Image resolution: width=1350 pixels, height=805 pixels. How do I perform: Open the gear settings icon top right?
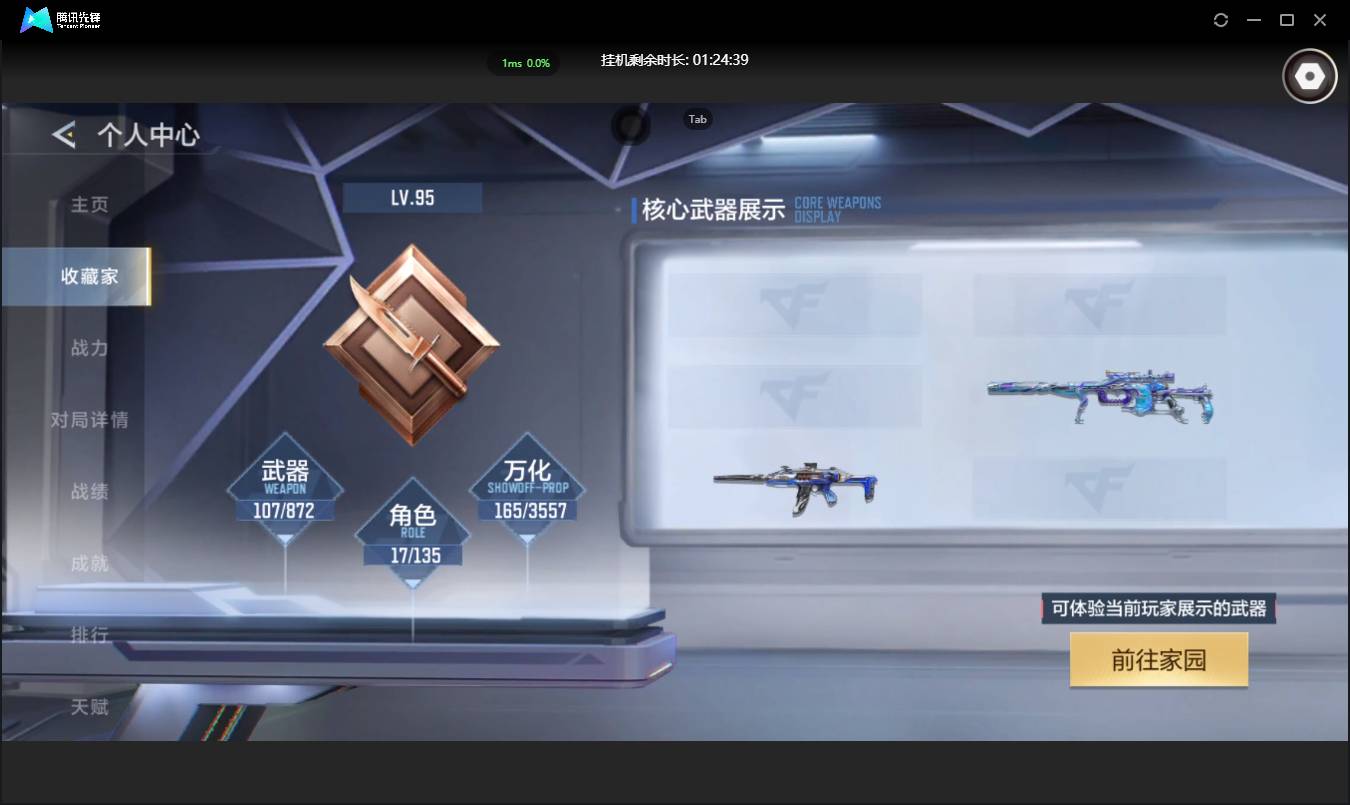pyautogui.click(x=1309, y=75)
